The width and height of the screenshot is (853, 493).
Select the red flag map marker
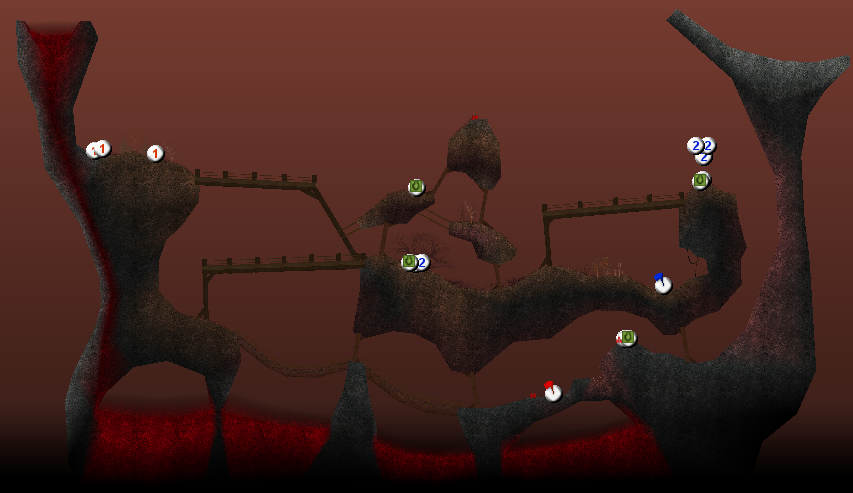pyautogui.click(x=552, y=392)
